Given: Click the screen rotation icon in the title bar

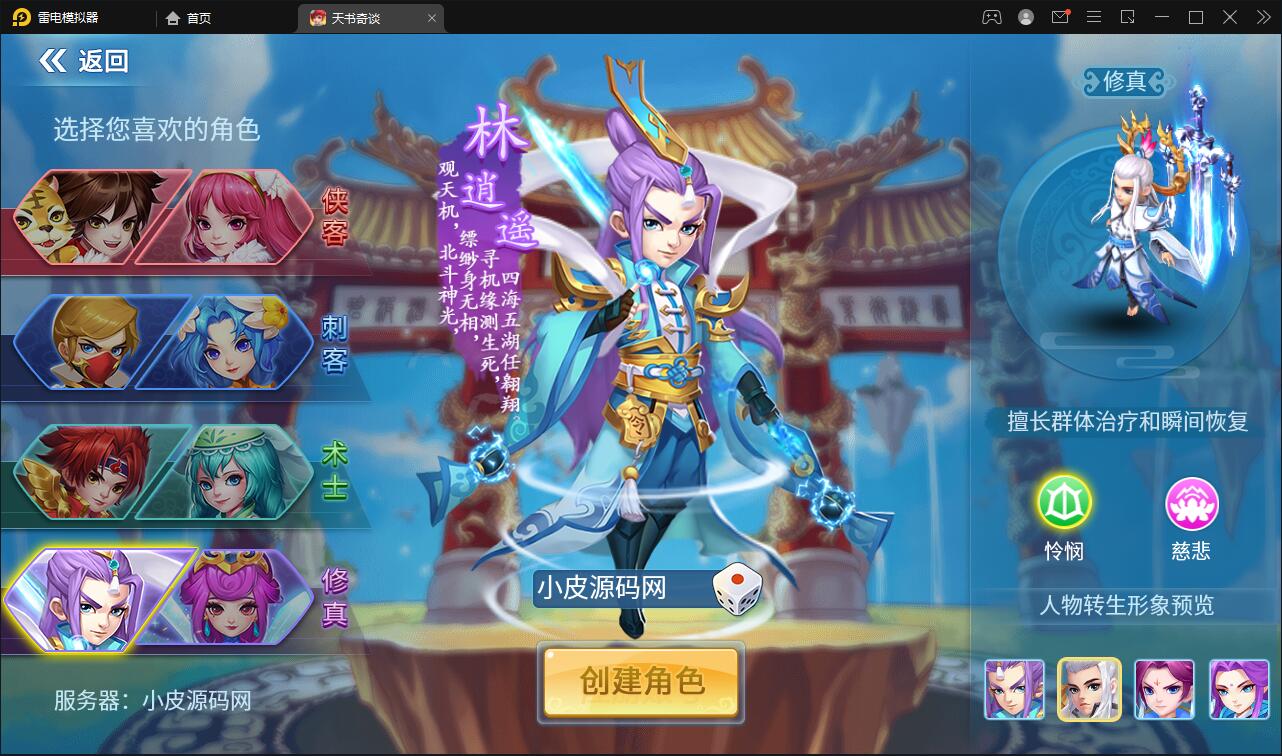Looking at the screenshot, I should pyautogui.click(x=1128, y=17).
